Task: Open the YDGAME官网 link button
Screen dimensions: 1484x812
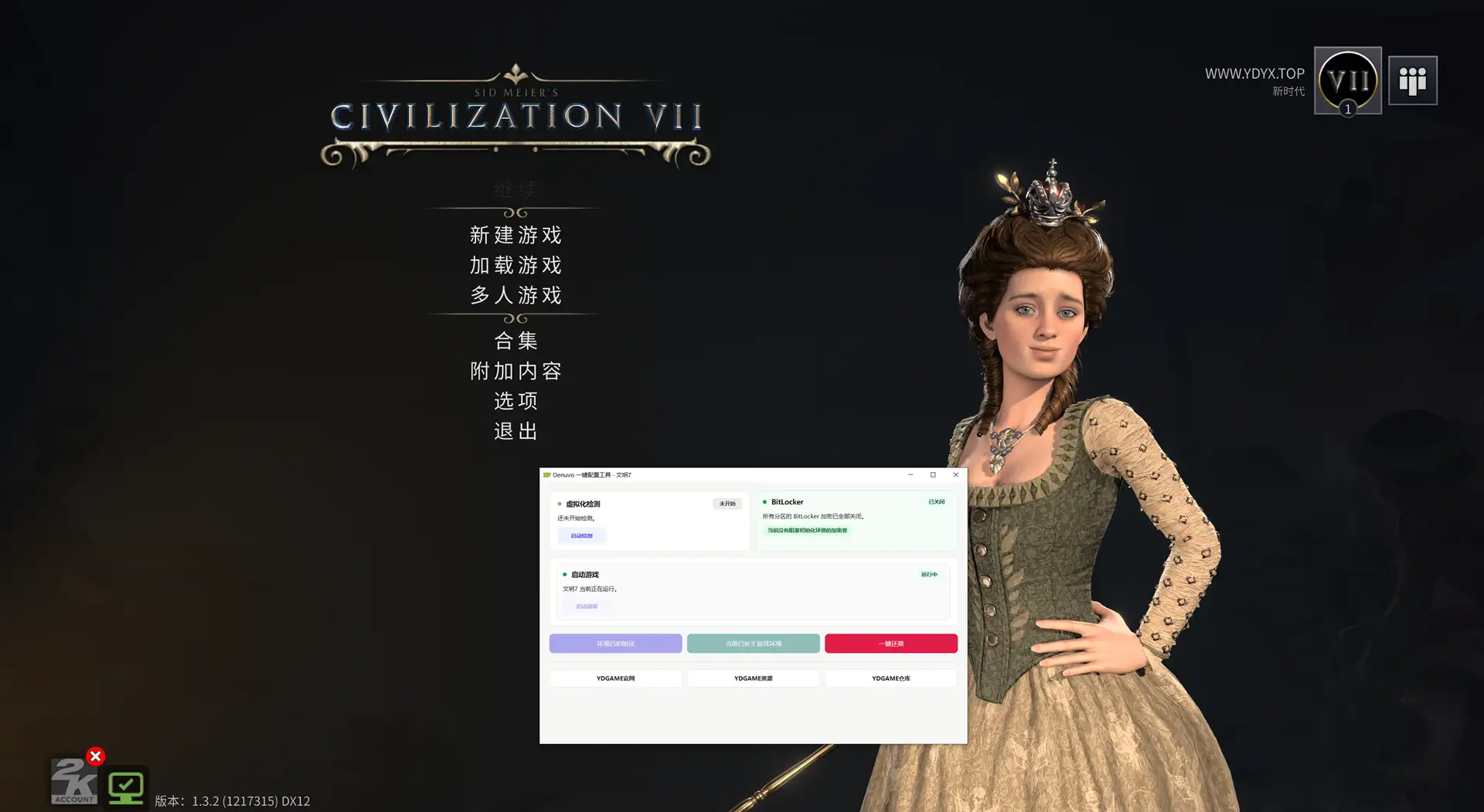Action: pos(615,678)
